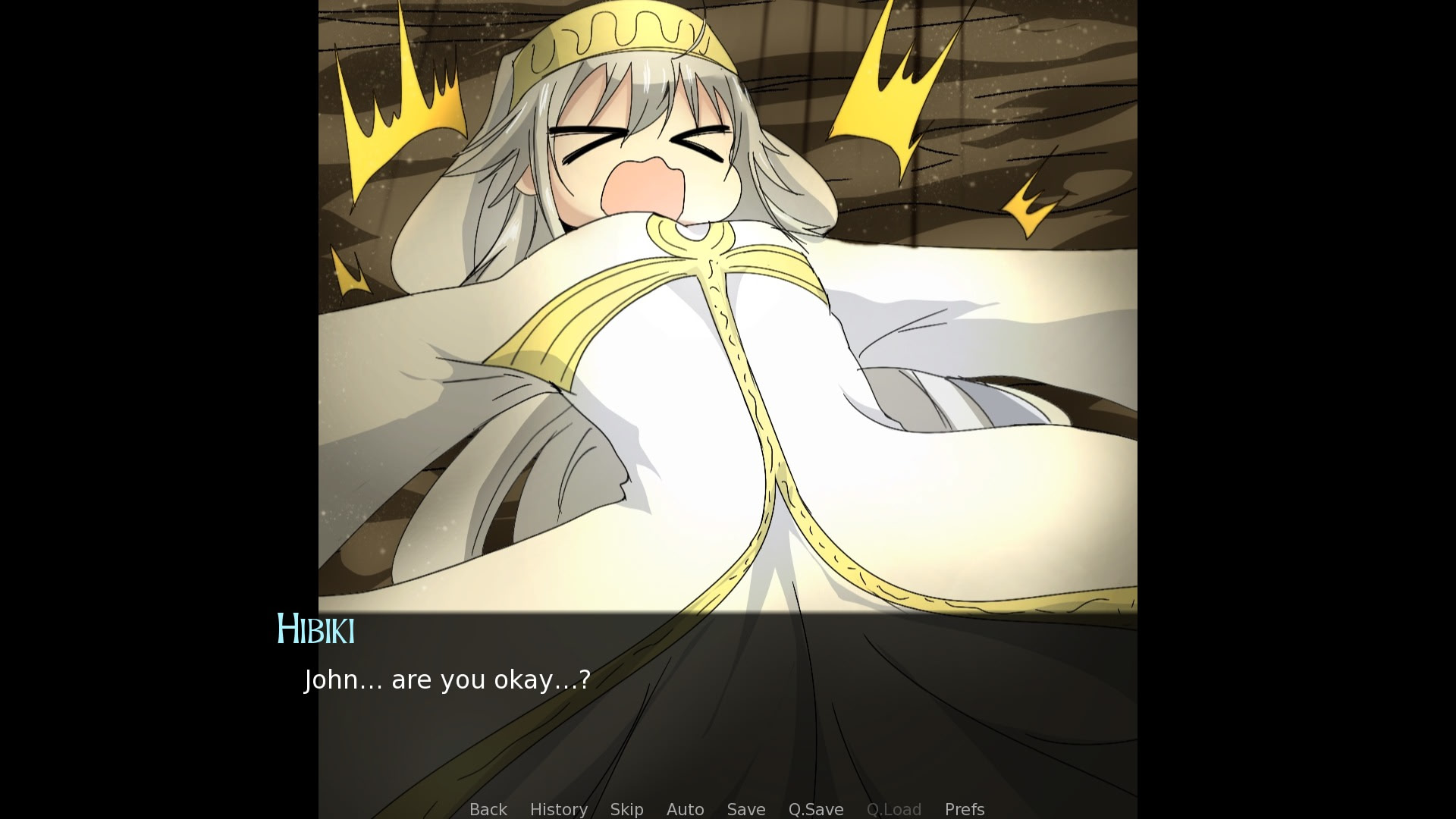Open the History dialogue log
The width and height of the screenshot is (1456, 819).
(x=558, y=809)
